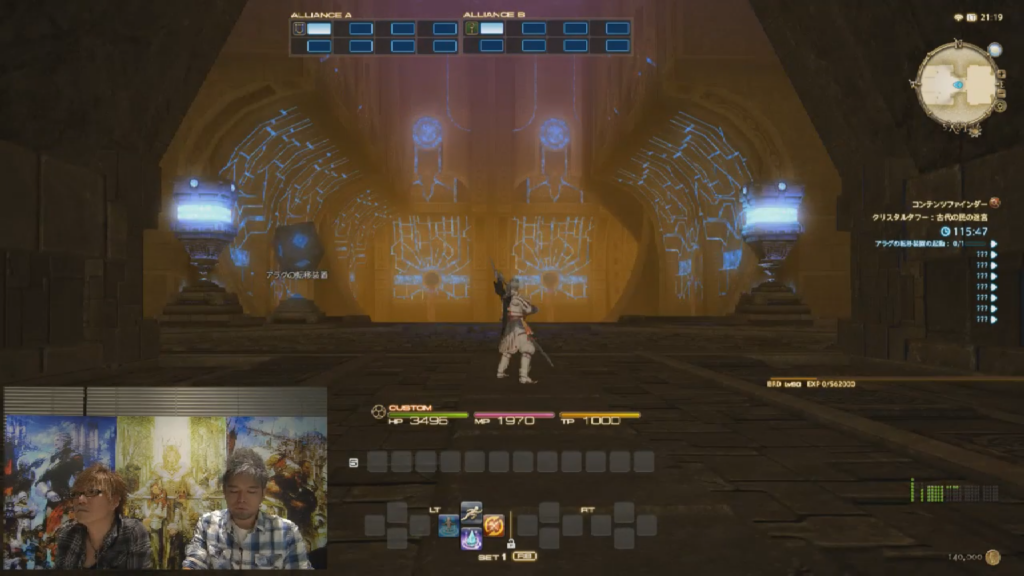Open the small chat log icon
The height and width of the screenshot is (576, 1024).
pos(353,462)
